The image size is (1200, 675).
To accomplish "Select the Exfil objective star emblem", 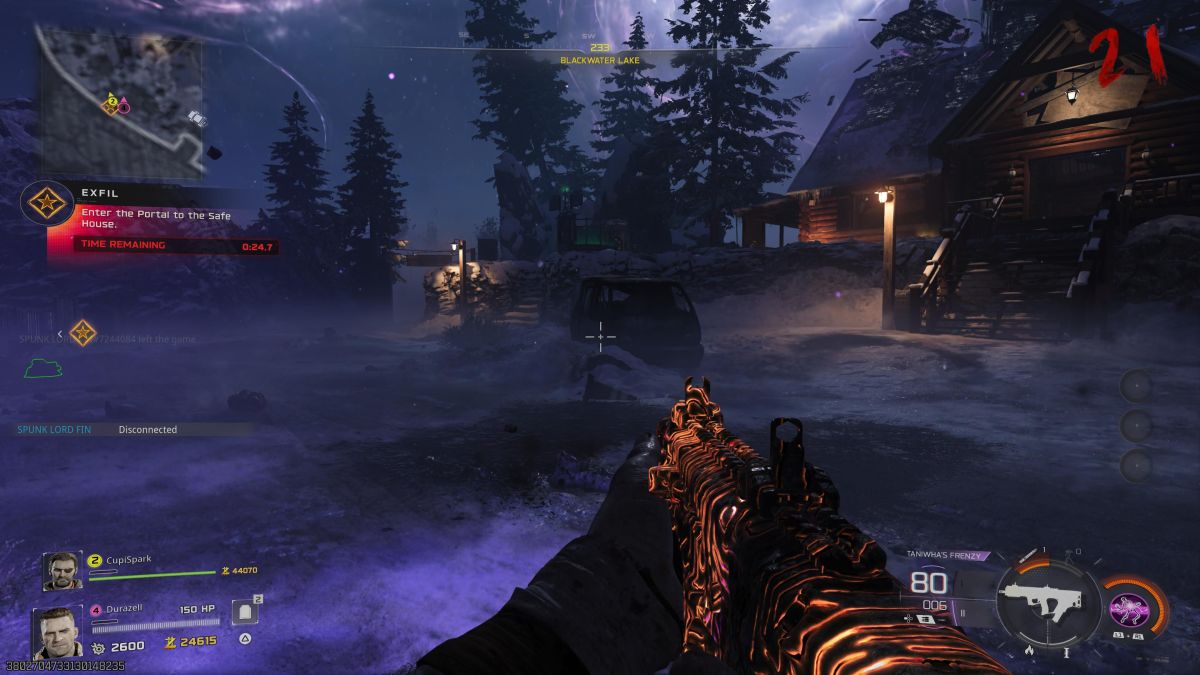I will point(44,203).
